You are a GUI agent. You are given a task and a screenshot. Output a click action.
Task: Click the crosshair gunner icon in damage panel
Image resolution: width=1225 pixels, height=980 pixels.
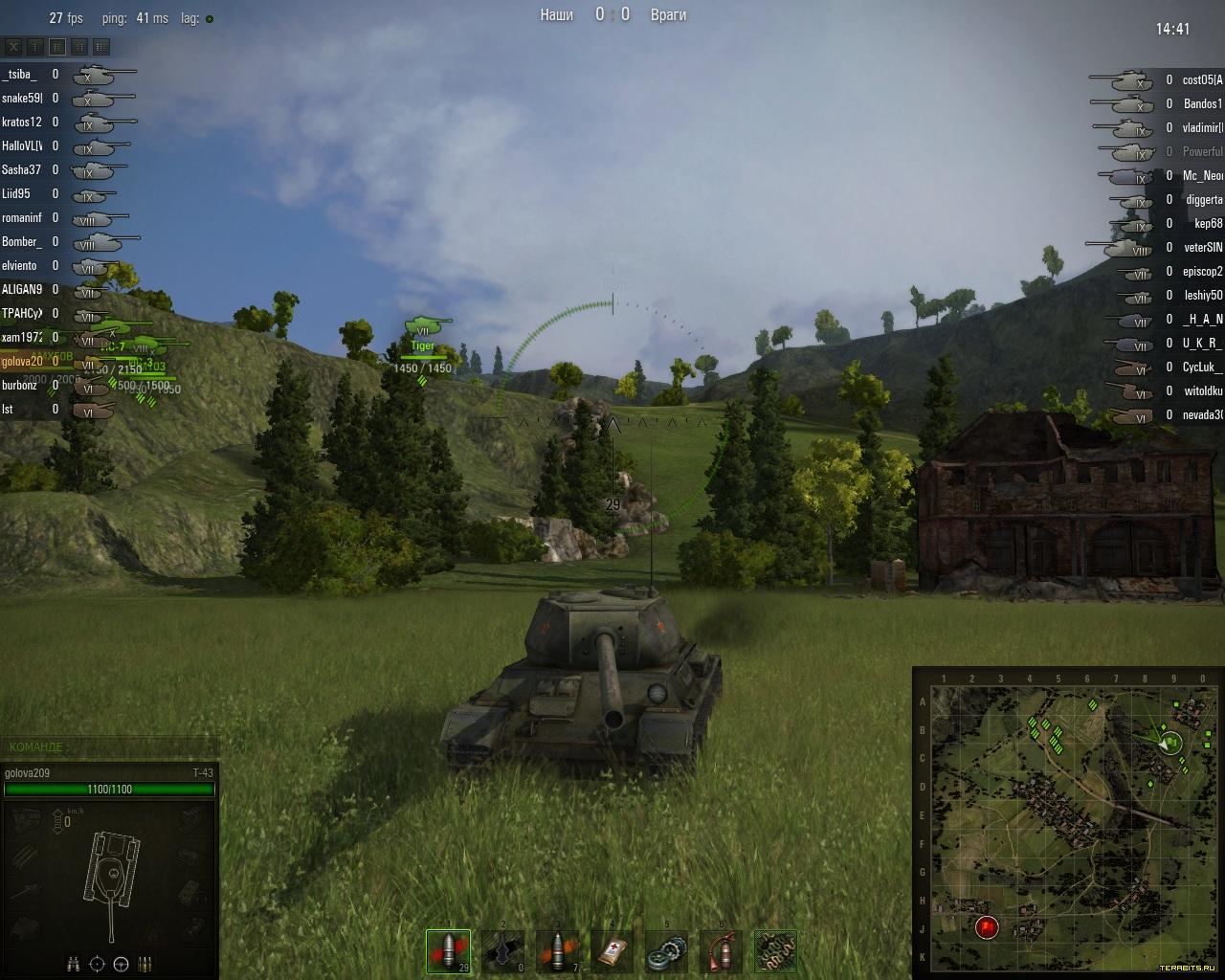(97, 964)
